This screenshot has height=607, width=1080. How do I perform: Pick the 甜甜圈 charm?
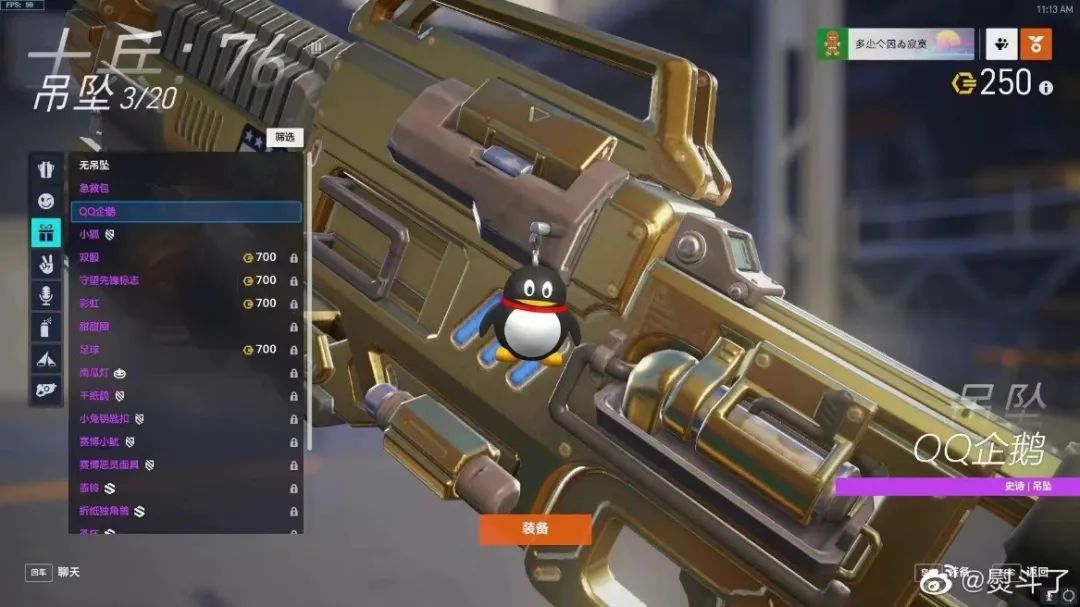pos(185,326)
